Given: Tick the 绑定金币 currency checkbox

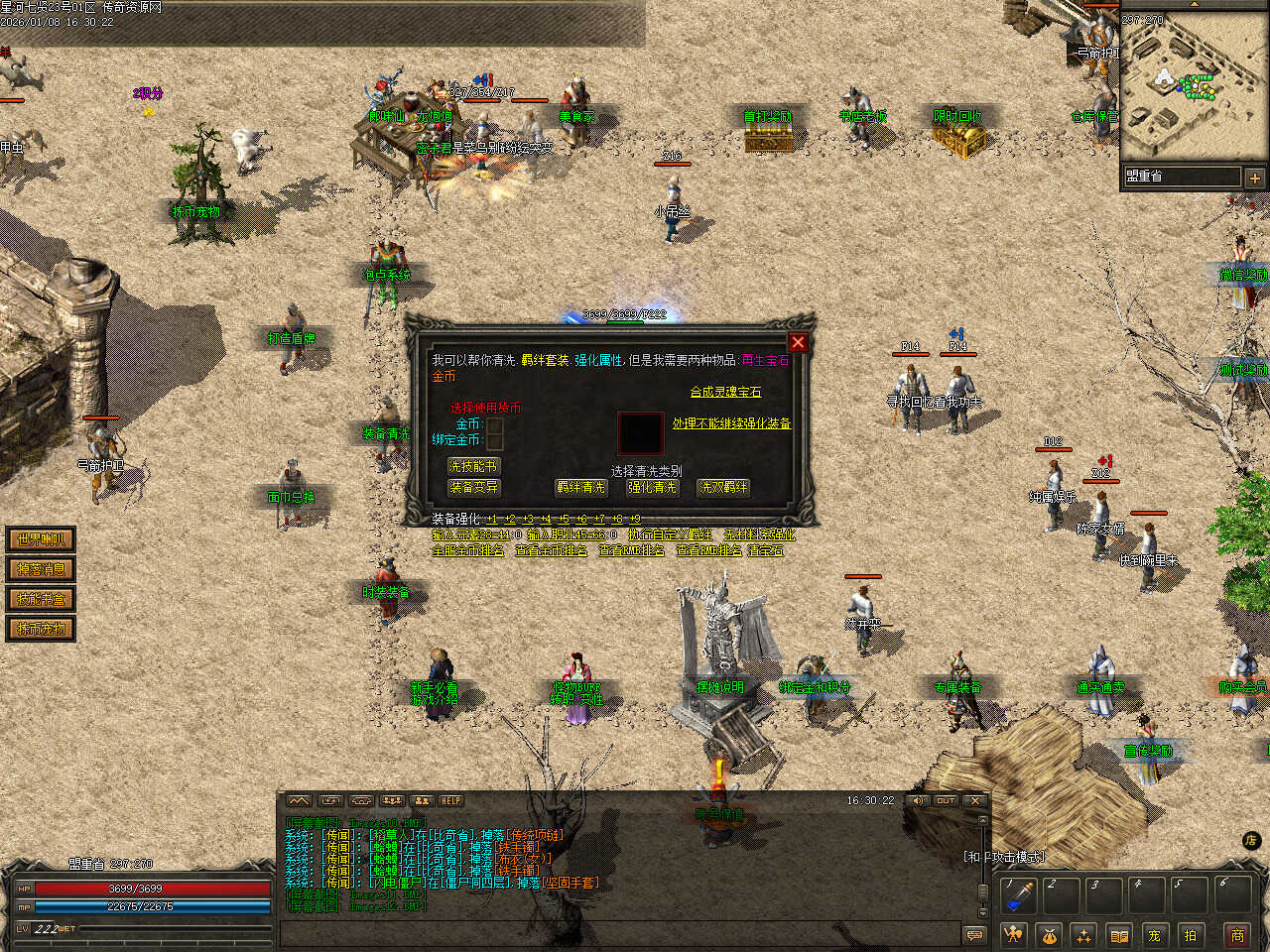Looking at the screenshot, I should (x=495, y=440).
